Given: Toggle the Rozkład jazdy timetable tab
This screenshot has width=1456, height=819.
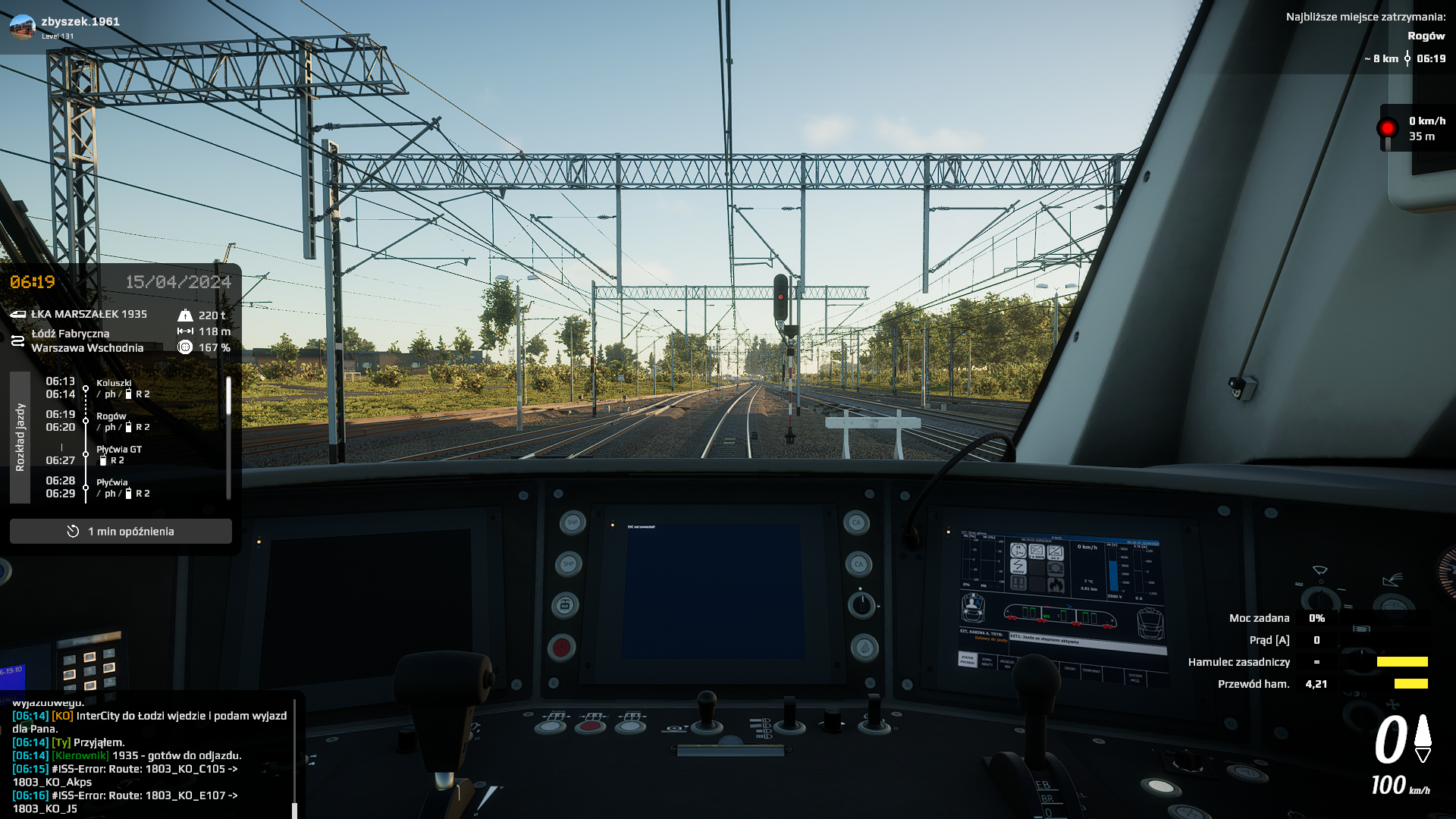Looking at the screenshot, I should point(20,438).
